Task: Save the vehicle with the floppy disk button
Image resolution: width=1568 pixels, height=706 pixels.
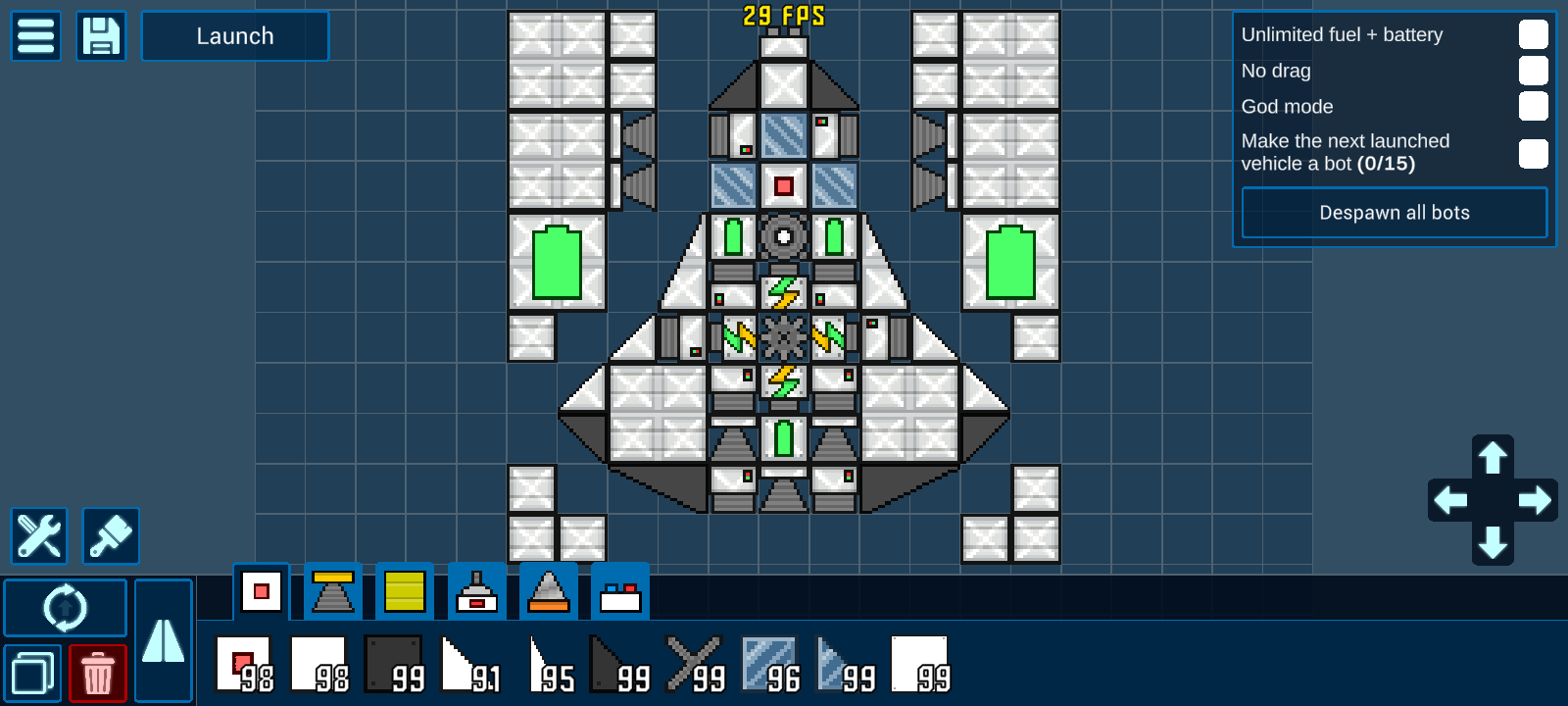Action: click(101, 36)
